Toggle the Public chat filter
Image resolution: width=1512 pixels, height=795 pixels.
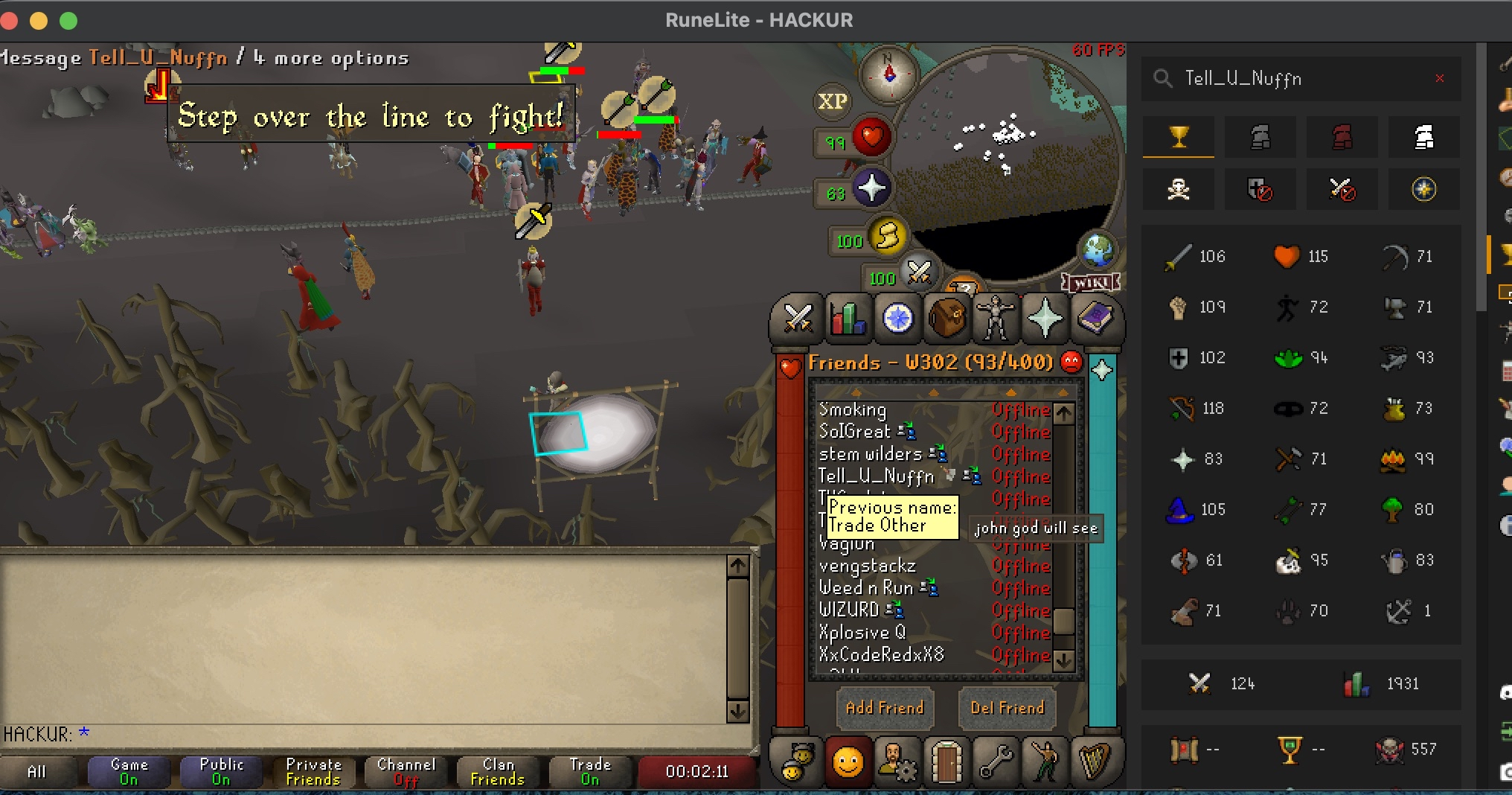221,771
